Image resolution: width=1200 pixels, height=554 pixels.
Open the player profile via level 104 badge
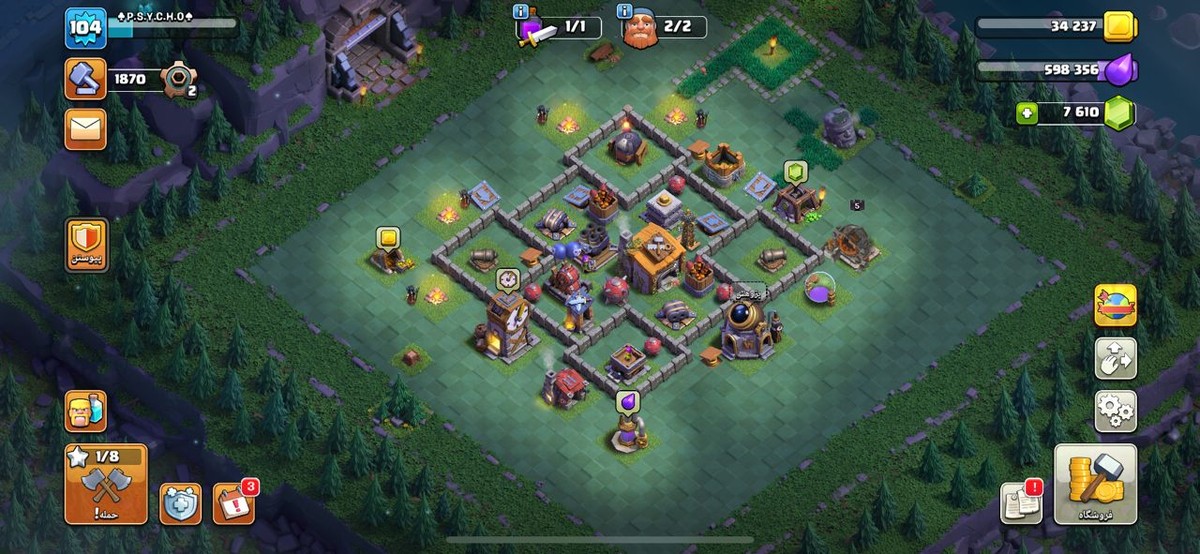(85, 28)
